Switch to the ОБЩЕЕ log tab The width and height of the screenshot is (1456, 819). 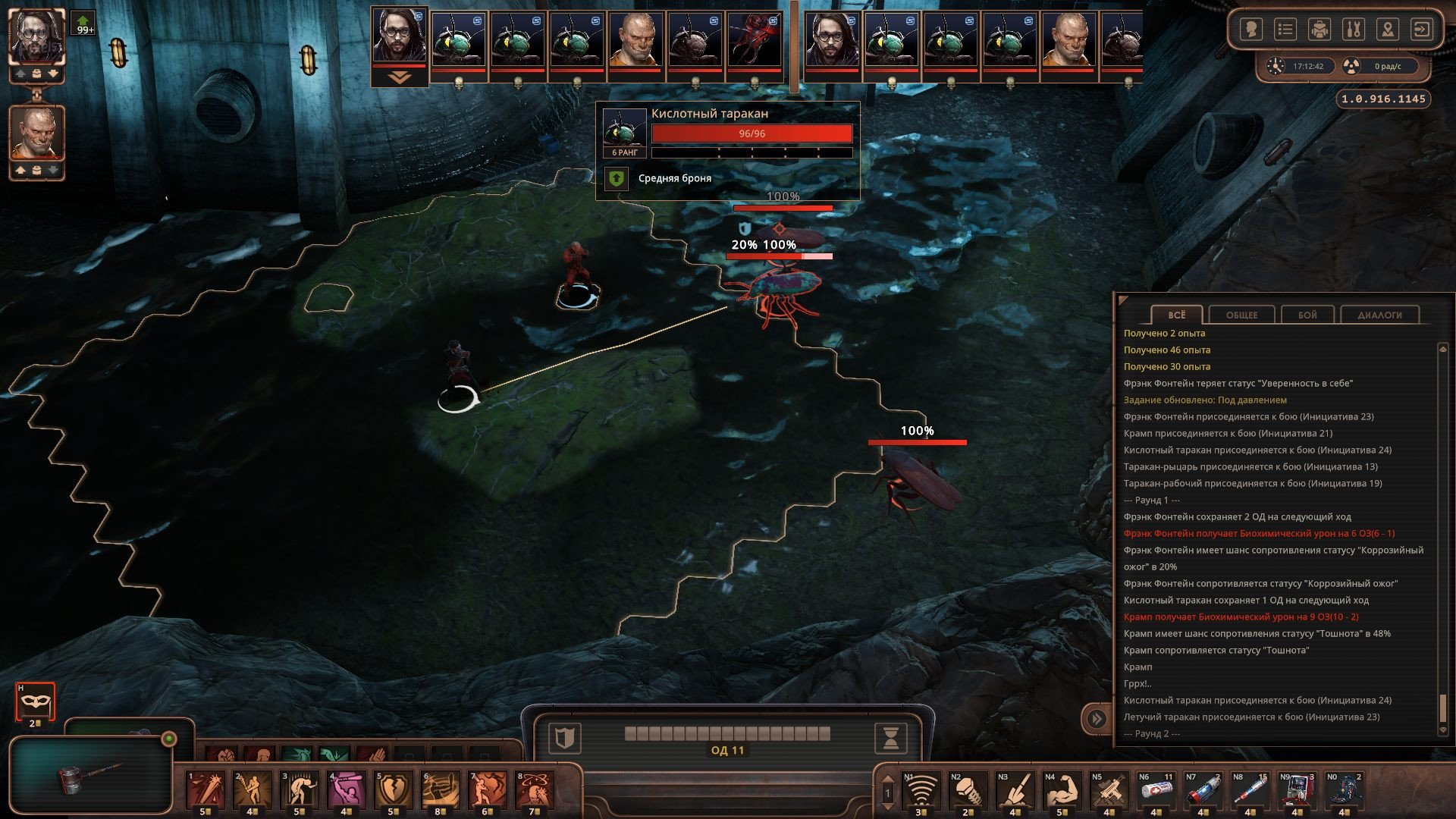1241,315
